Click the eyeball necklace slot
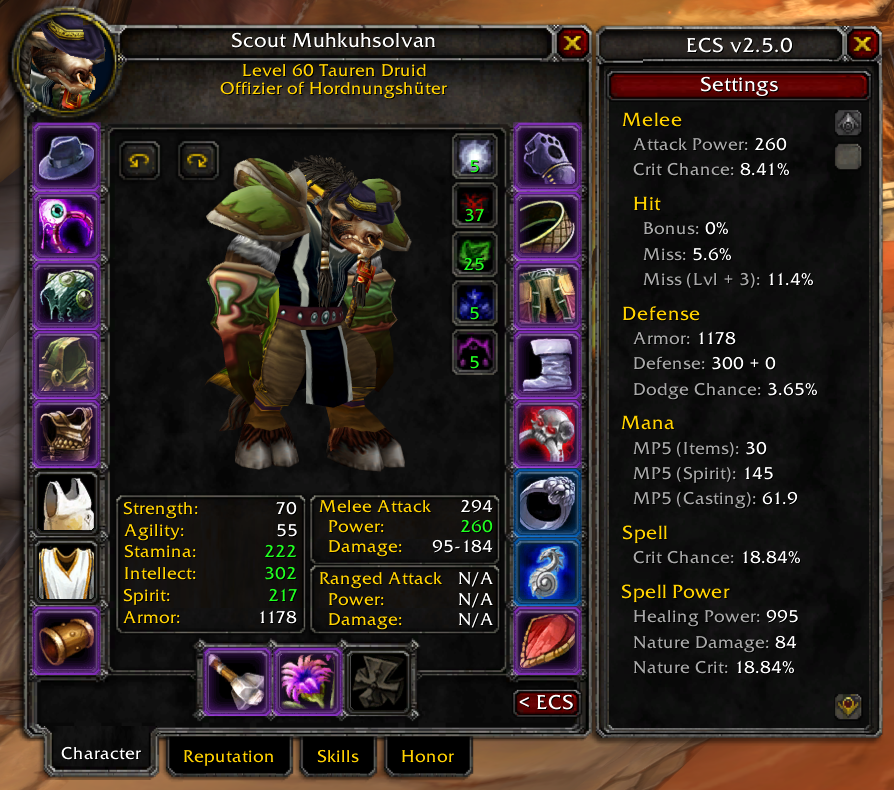 (x=67, y=225)
